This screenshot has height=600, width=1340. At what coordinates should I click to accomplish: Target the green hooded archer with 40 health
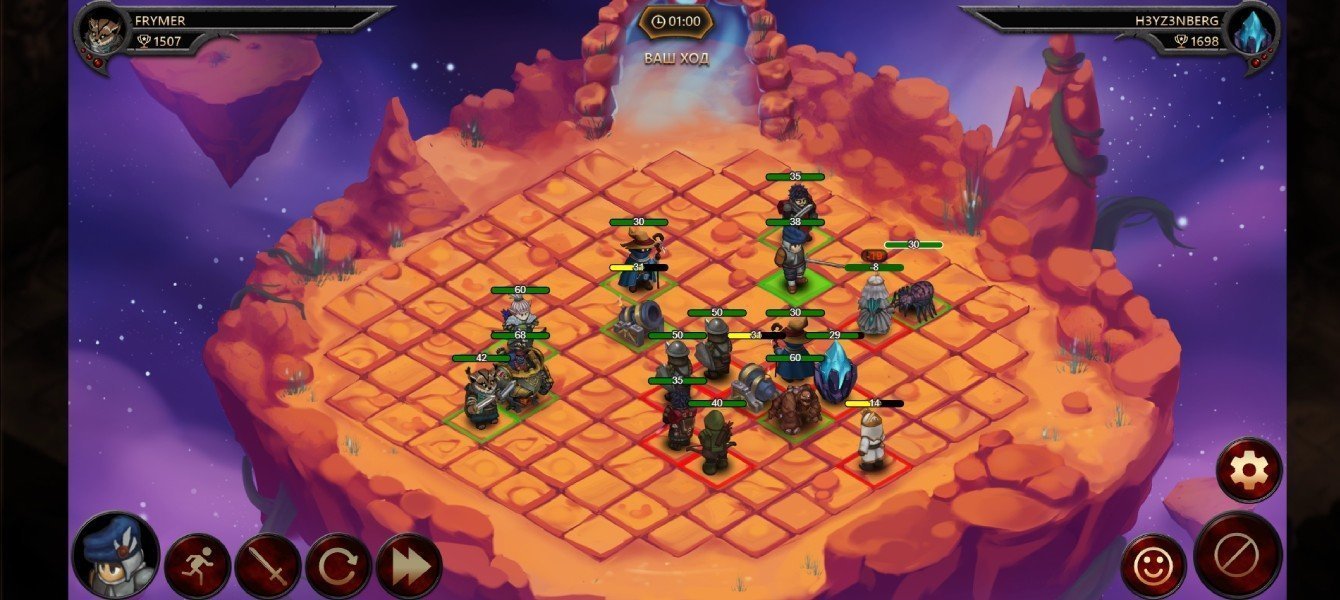click(x=716, y=442)
